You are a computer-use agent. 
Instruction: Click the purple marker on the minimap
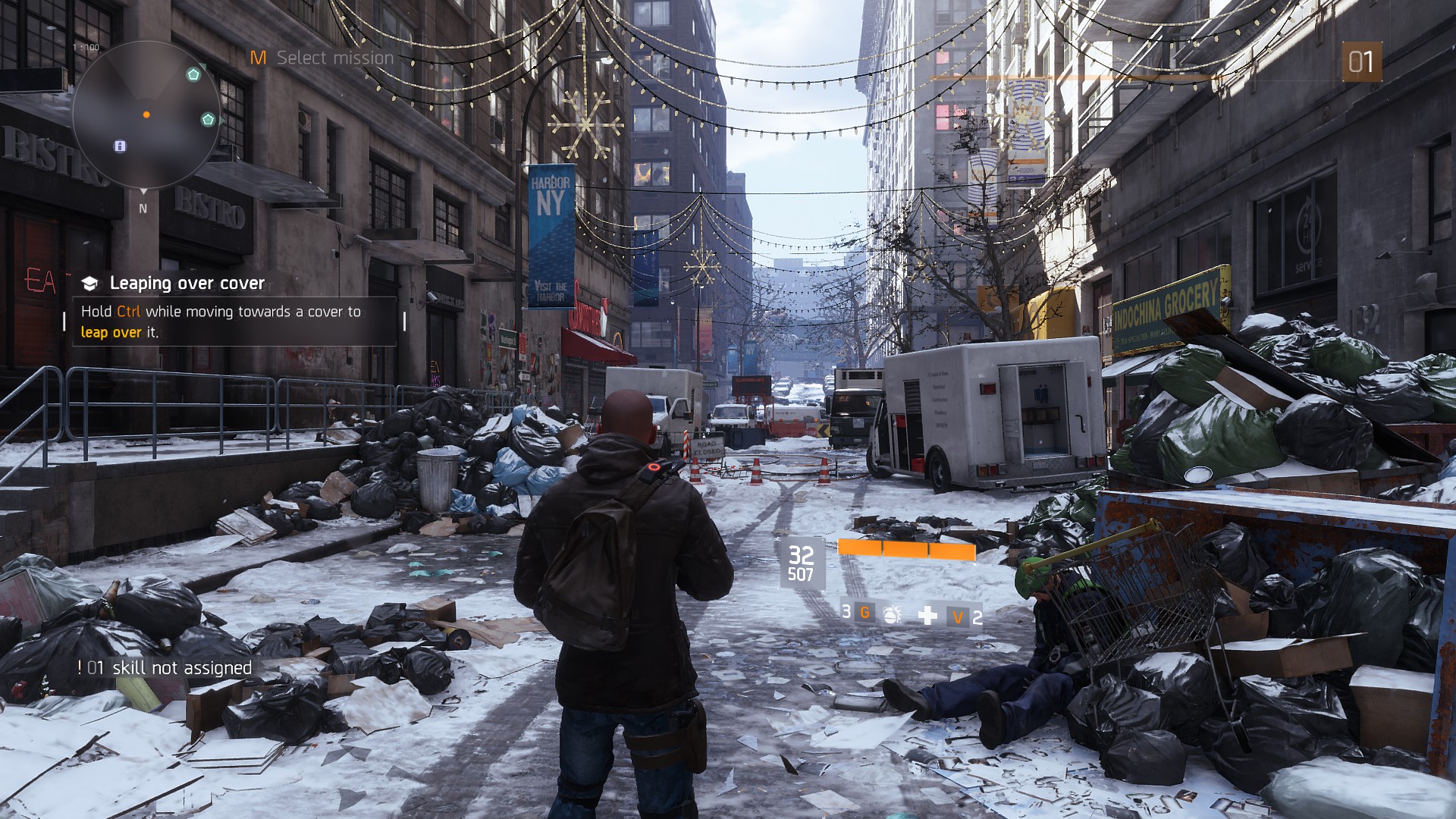[120, 146]
